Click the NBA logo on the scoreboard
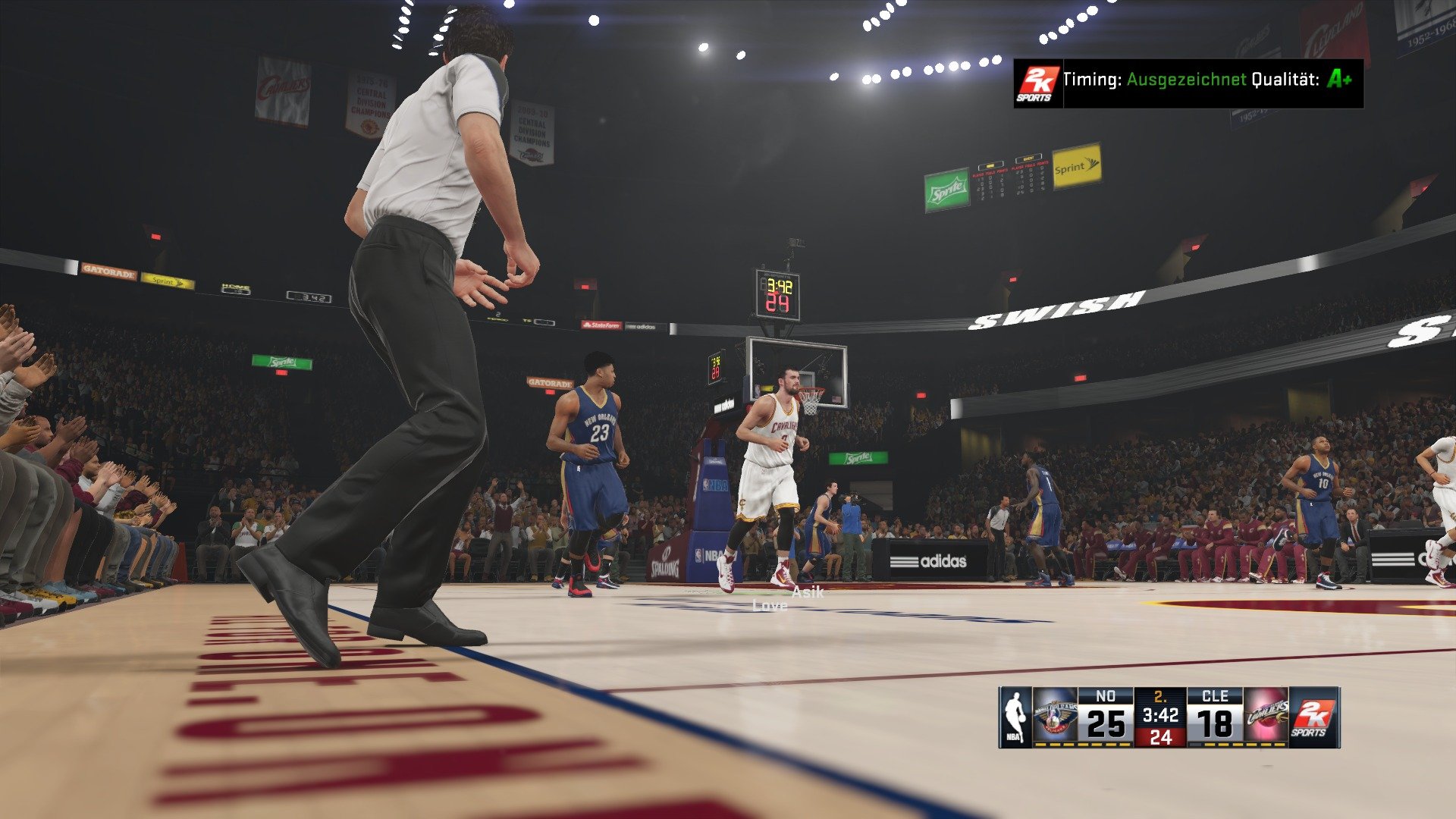 tap(1014, 716)
